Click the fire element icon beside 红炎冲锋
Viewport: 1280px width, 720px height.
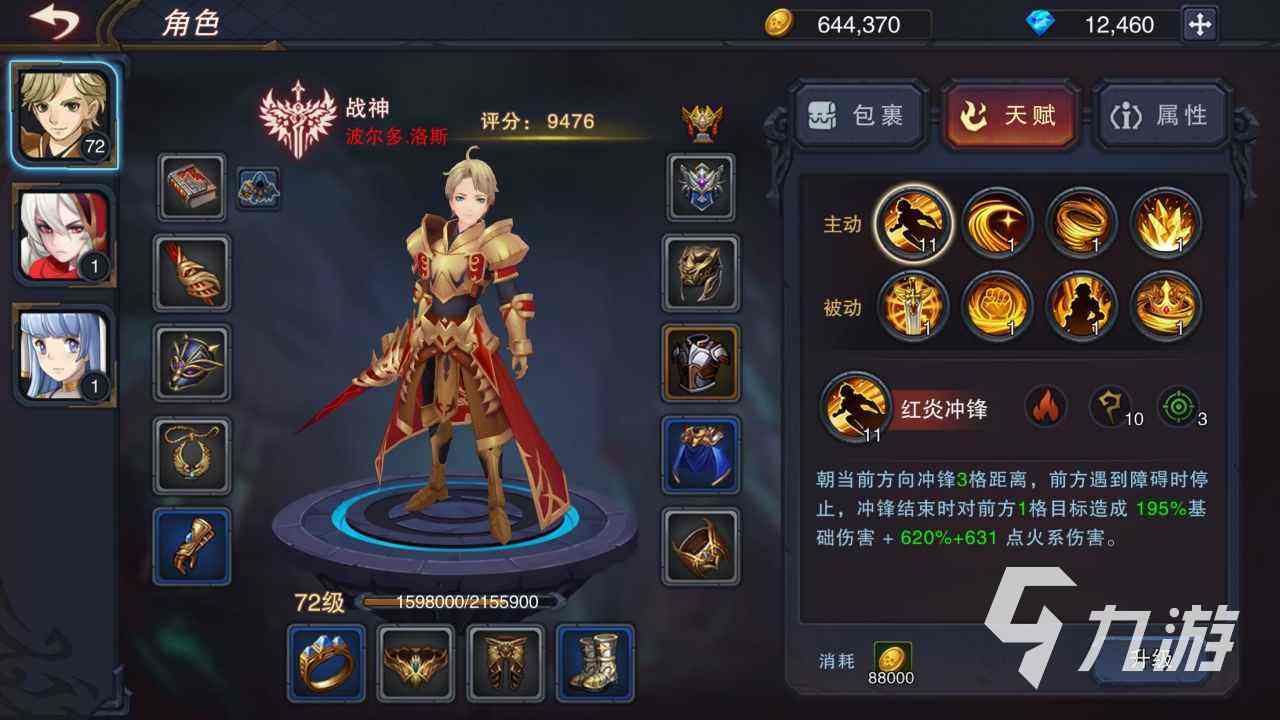pos(1046,408)
